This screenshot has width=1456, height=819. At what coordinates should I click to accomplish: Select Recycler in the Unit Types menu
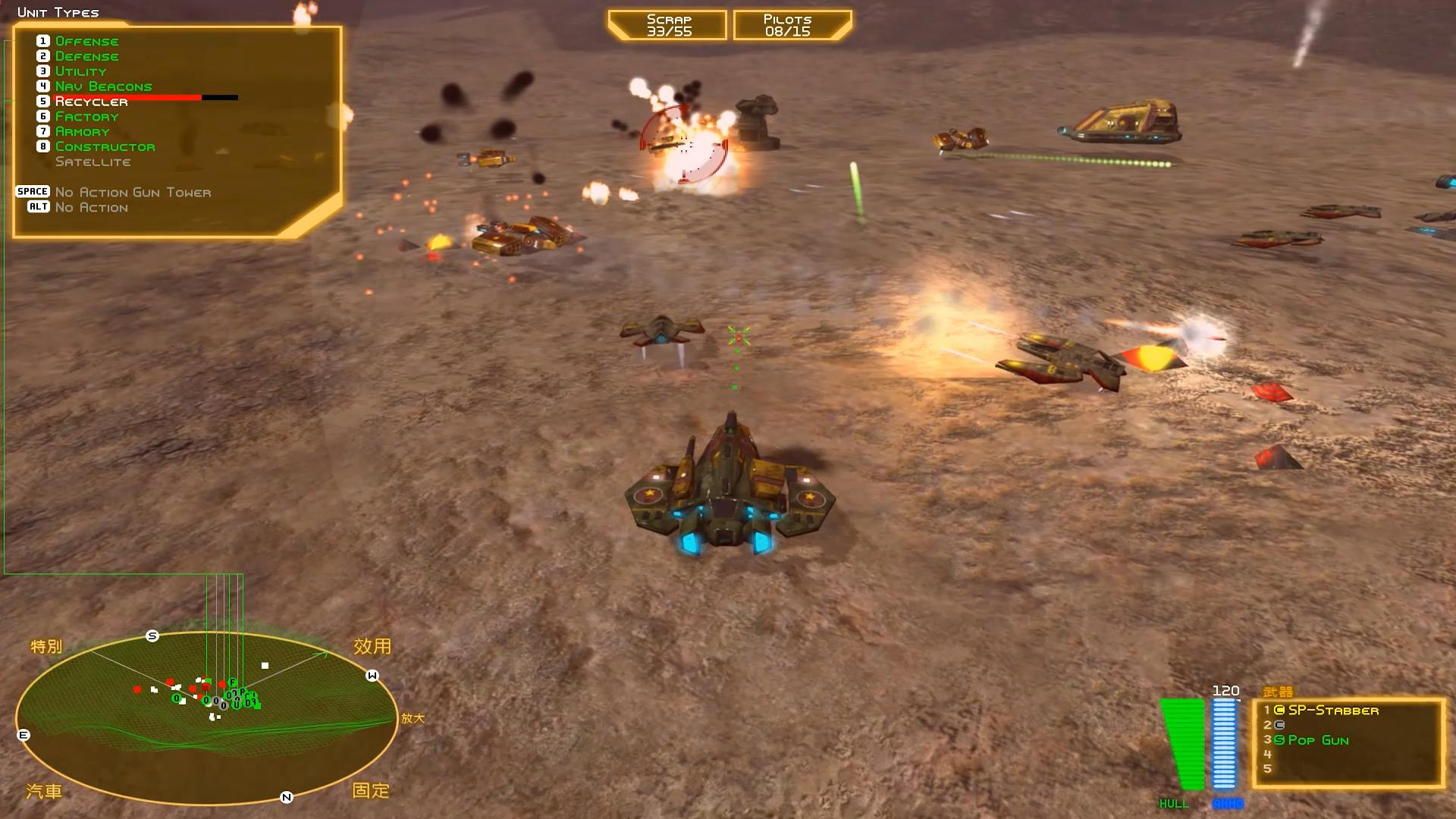point(90,100)
